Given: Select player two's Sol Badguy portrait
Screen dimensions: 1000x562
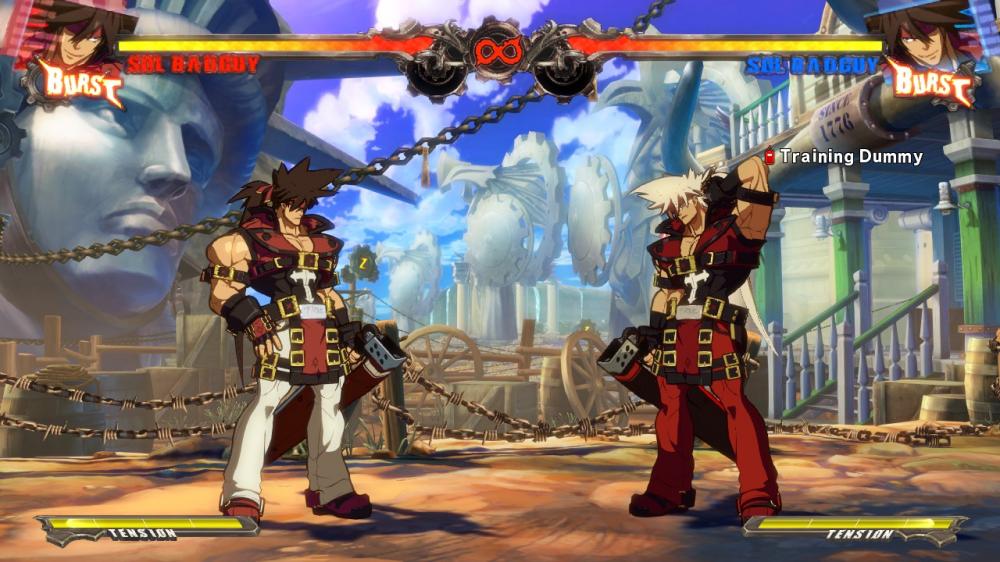Looking at the screenshot, I should coord(925,32).
